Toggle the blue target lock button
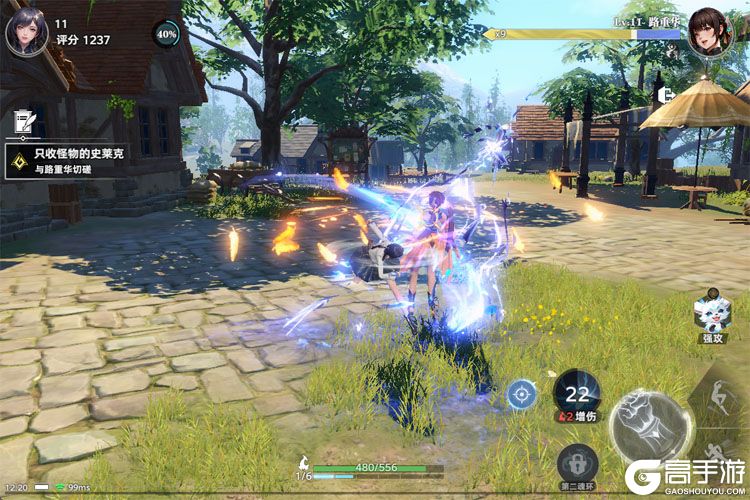Image resolution: width=750 pixels, height=500 pixels. tap(521, 394)
